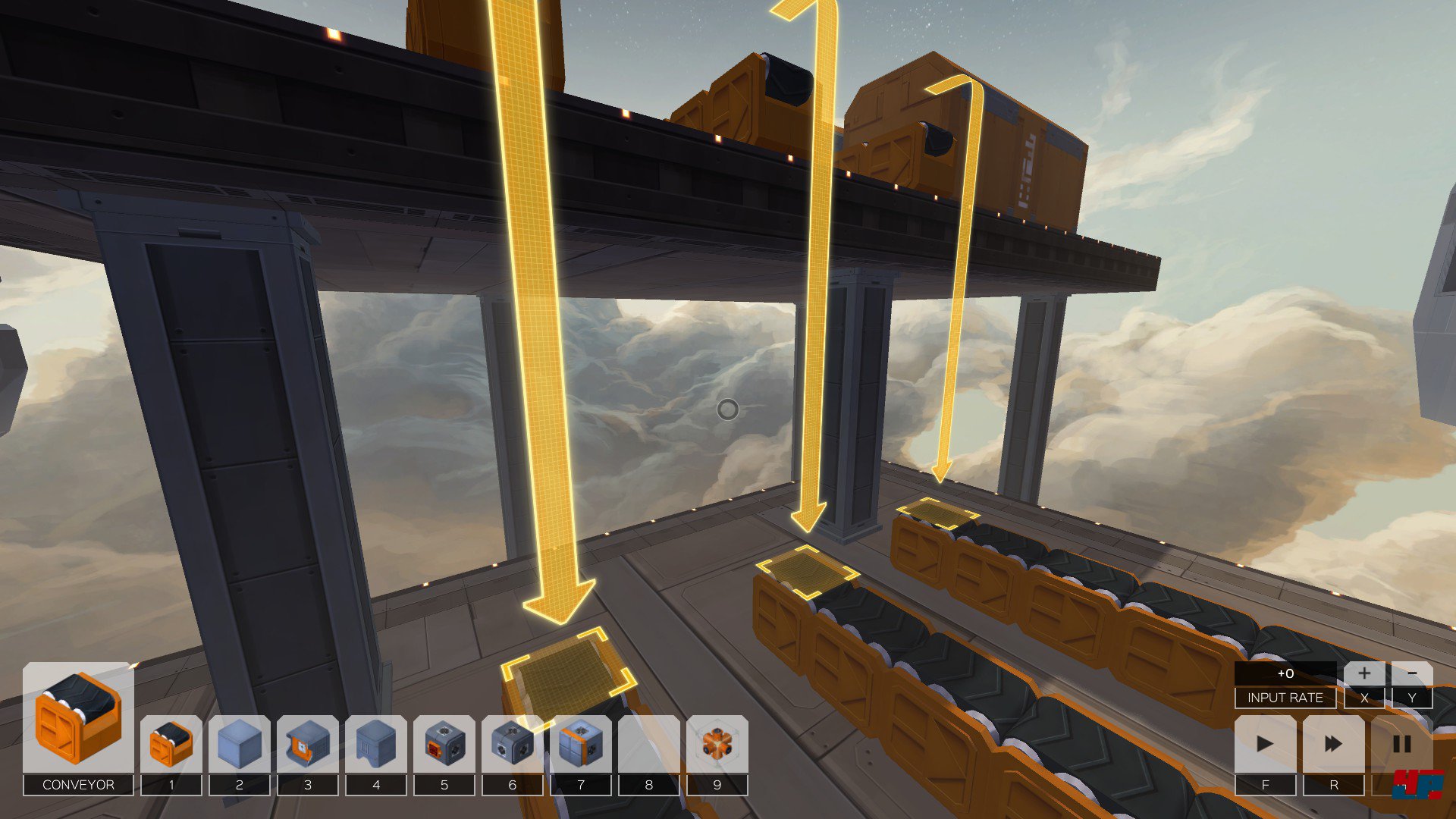The width and height of the screenshot is (1456, 819).
Task: Select the orange cross-shaped block in slot 9
Action: tap(717, 744)
